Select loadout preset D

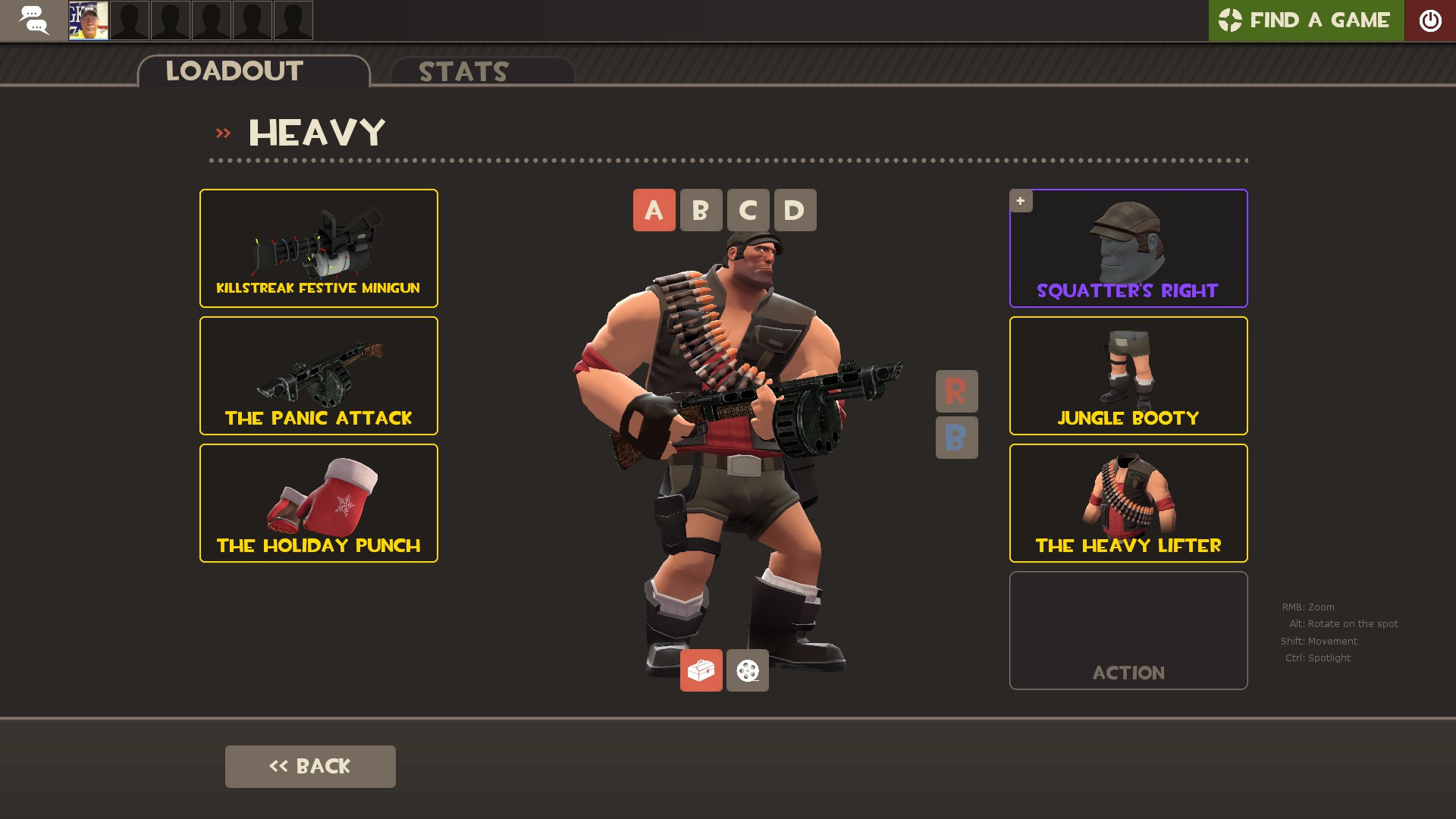click(x=795, y=210)
